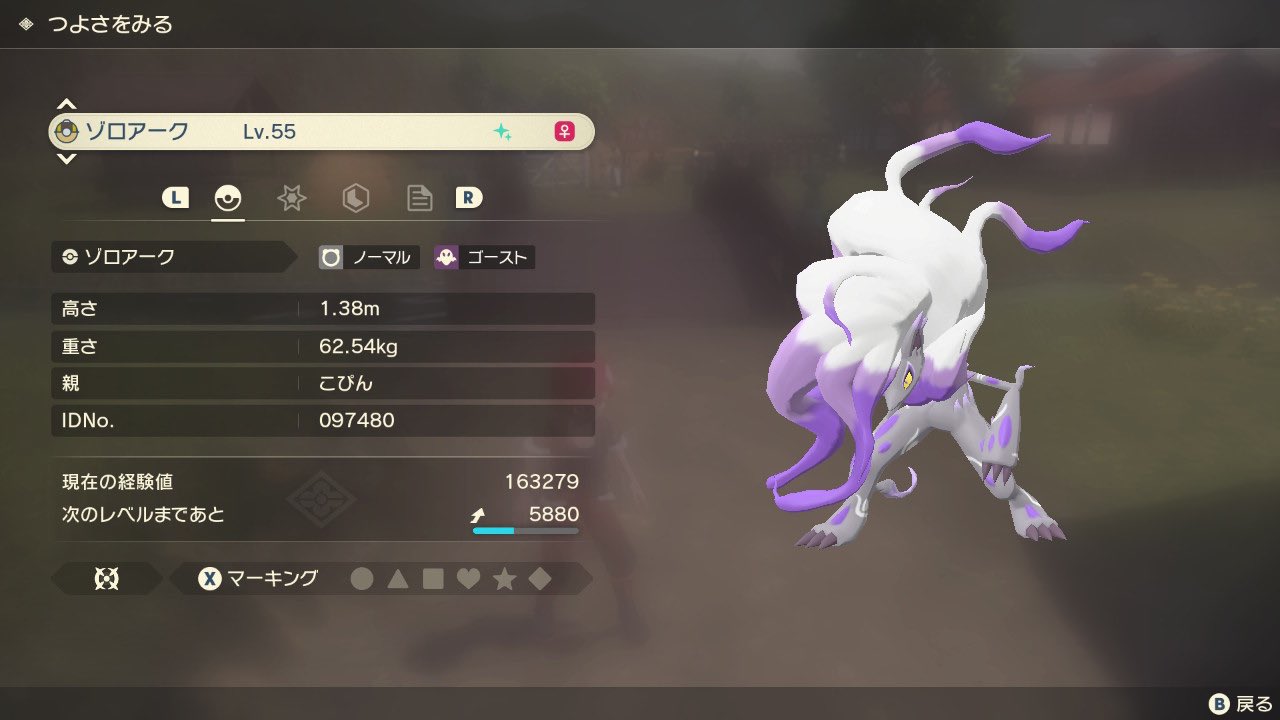This screenshot has height=720, width=1280.
Task: Click the L shoulder button tab indicator
Action: click(175, 198)
